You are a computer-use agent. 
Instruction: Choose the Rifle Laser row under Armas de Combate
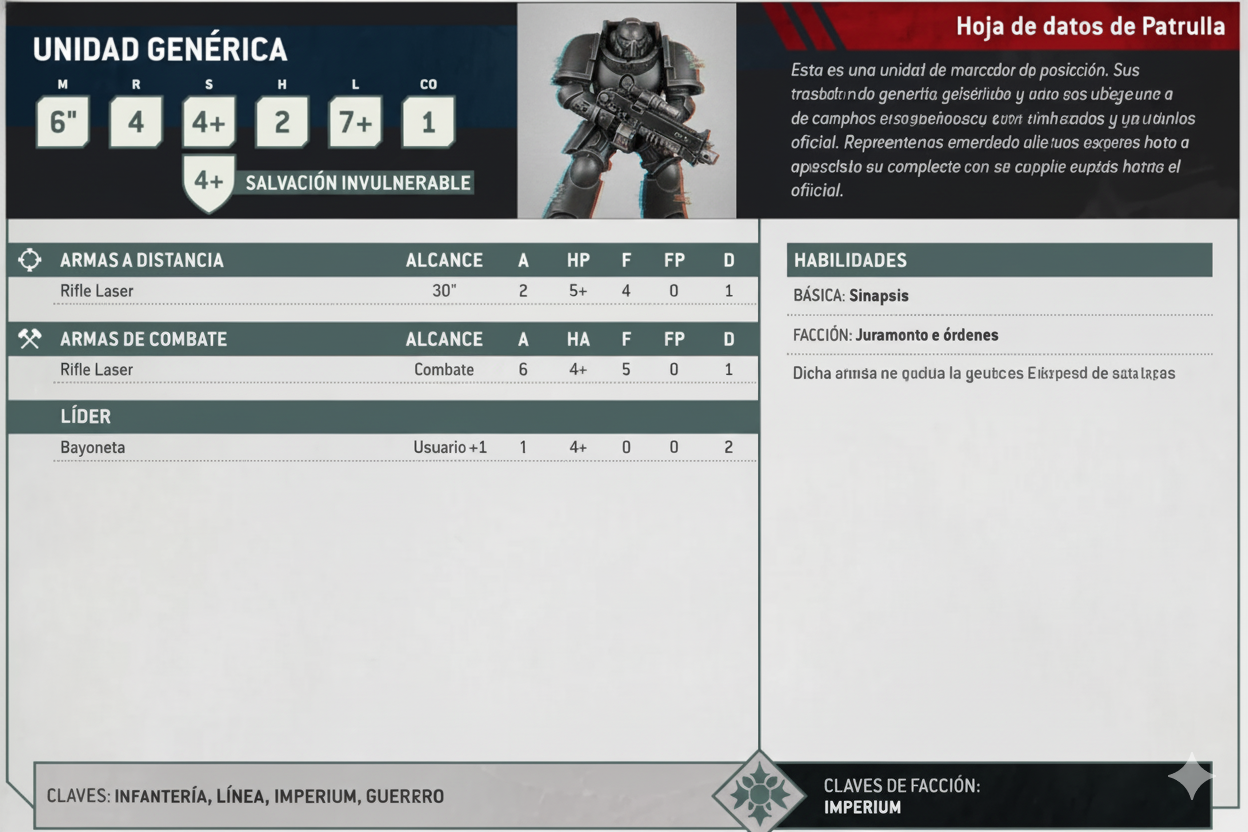point(382,370)
